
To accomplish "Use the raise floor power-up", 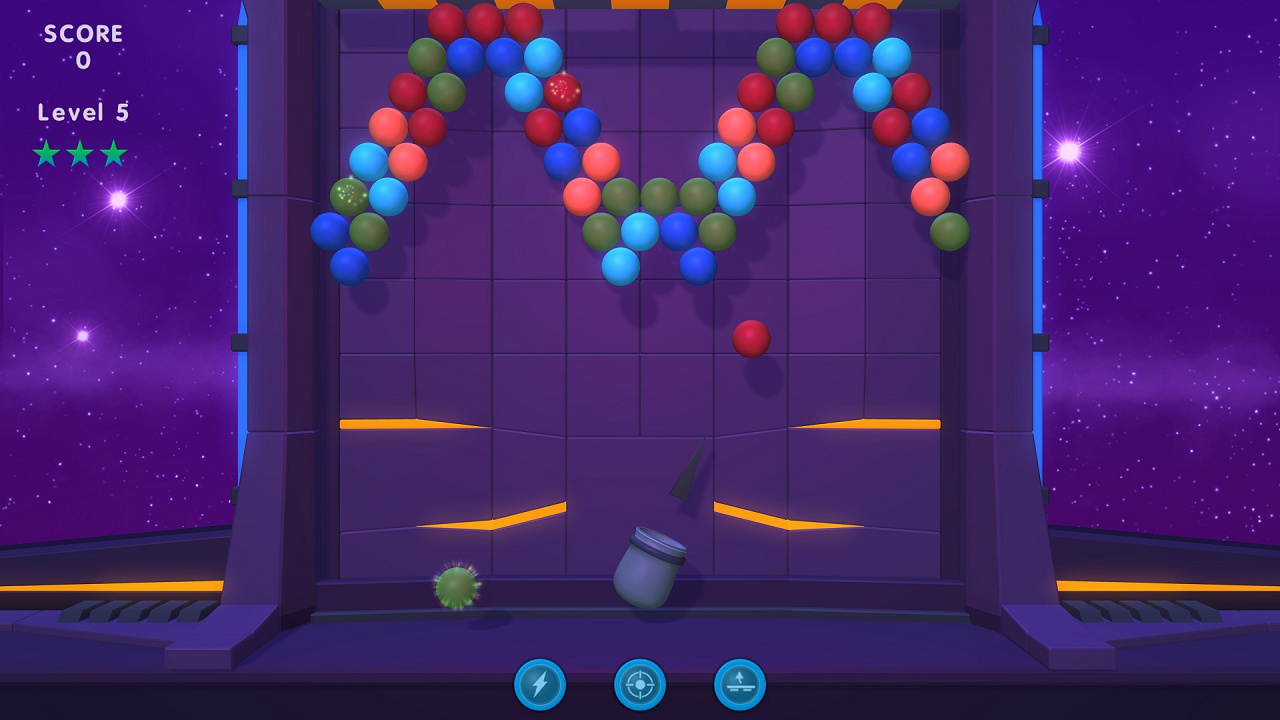I will click(x=740, y=686).
